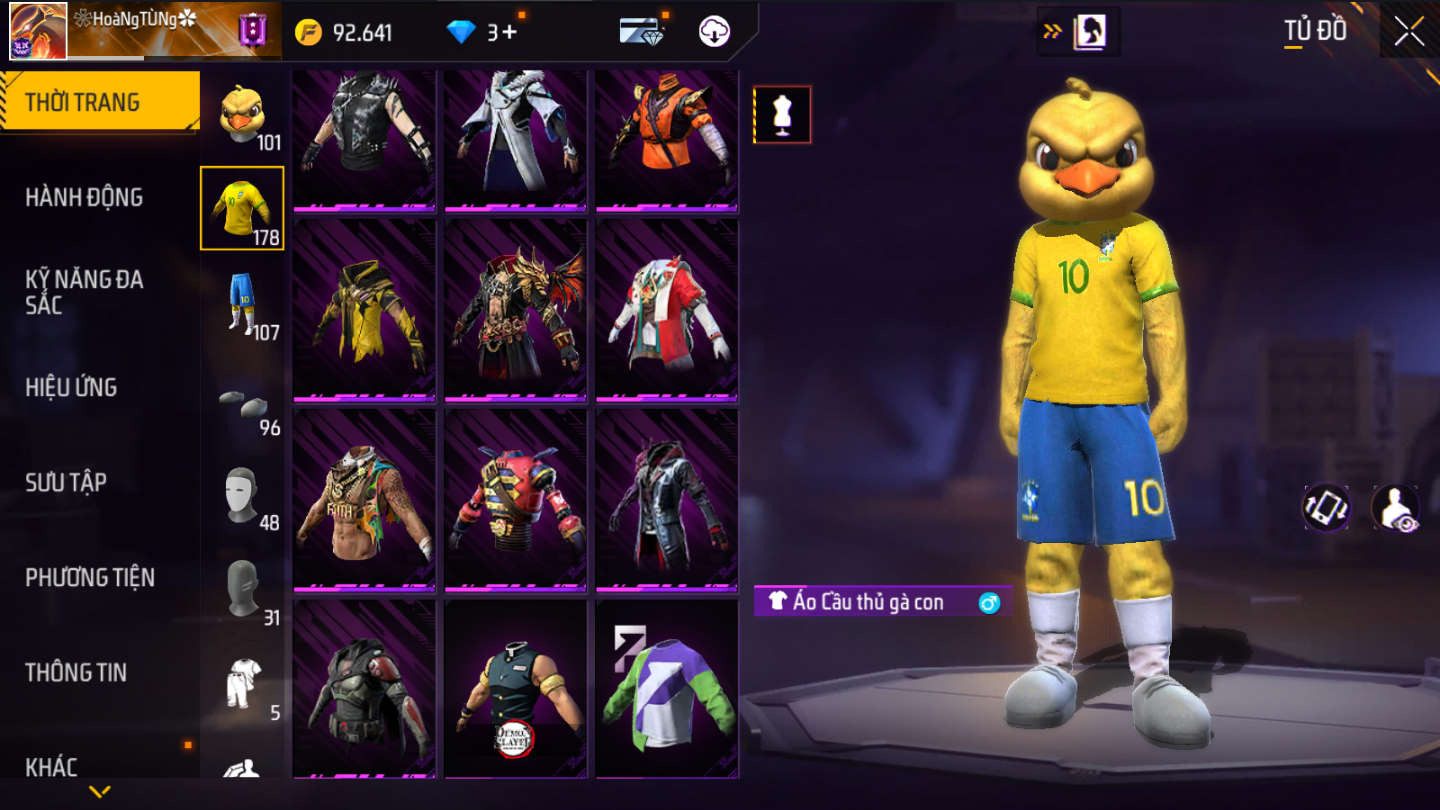
Task: Add diamonds with the plus button
Action: (509, 32)
